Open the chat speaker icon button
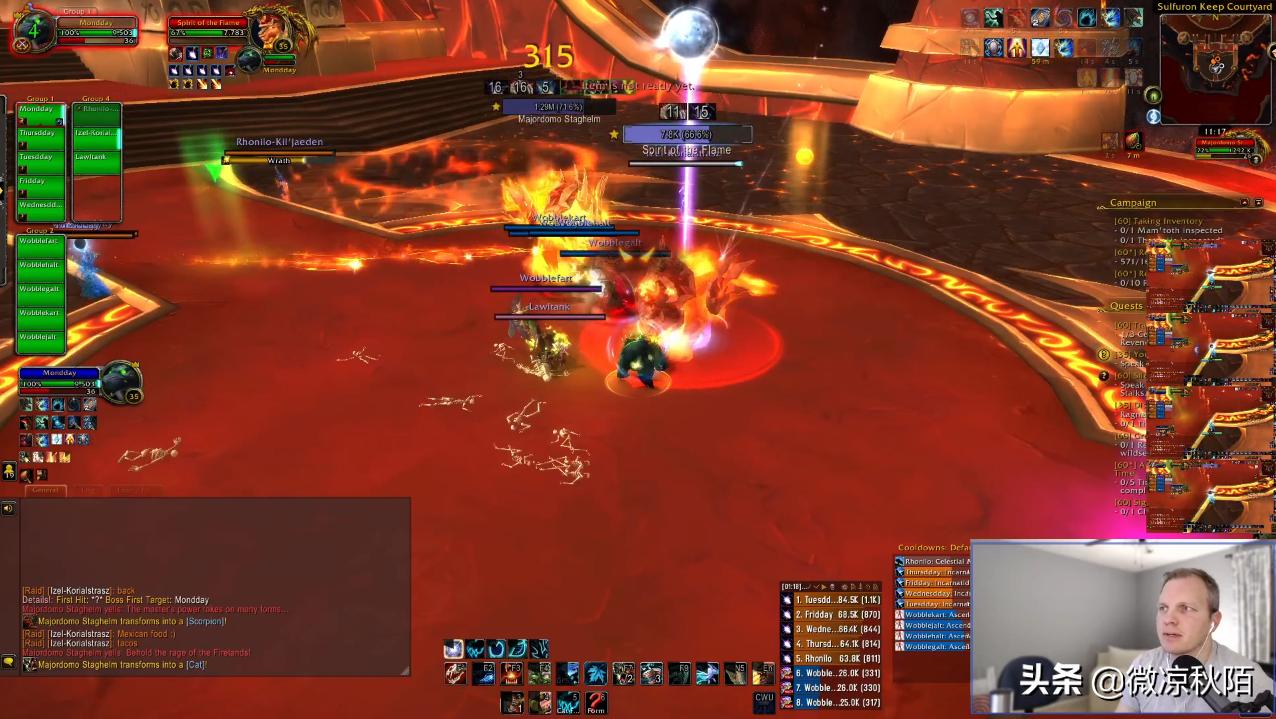Viewport: 1276px width, 719px height. click(x=9, y=509)
